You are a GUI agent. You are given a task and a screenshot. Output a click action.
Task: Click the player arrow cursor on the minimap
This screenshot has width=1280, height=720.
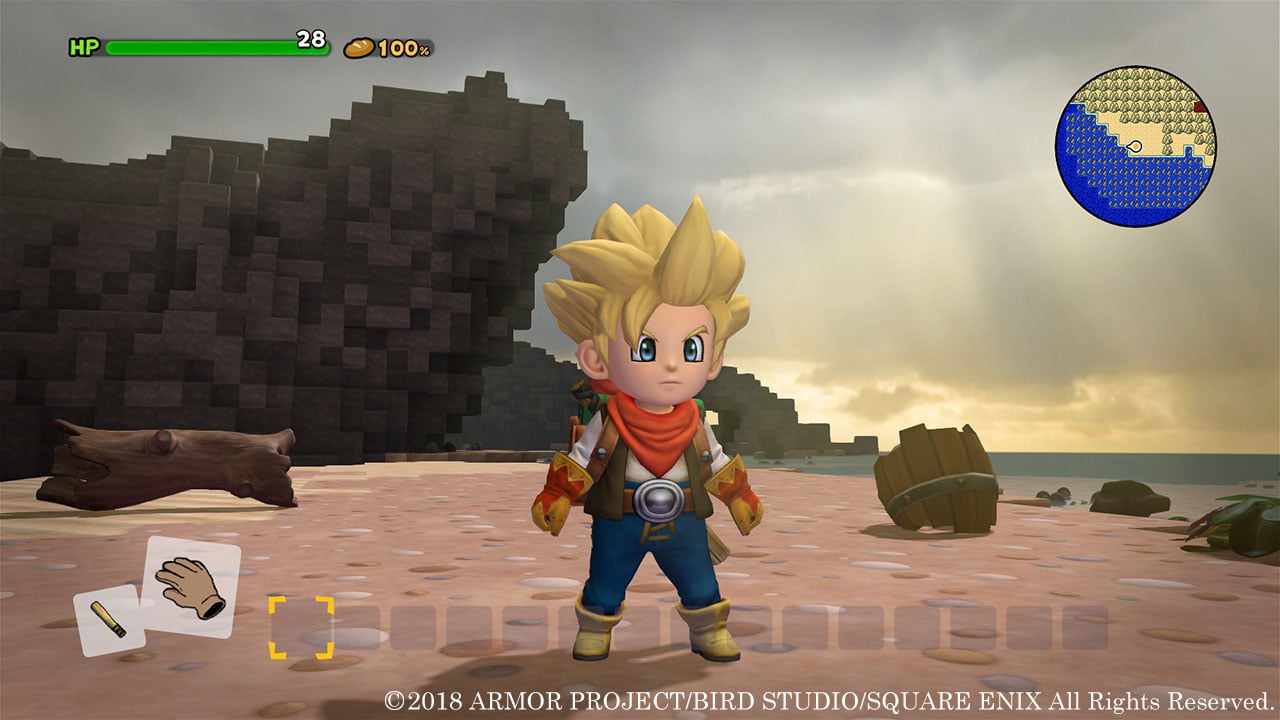pyautogui.click(x=1135, y=146)
